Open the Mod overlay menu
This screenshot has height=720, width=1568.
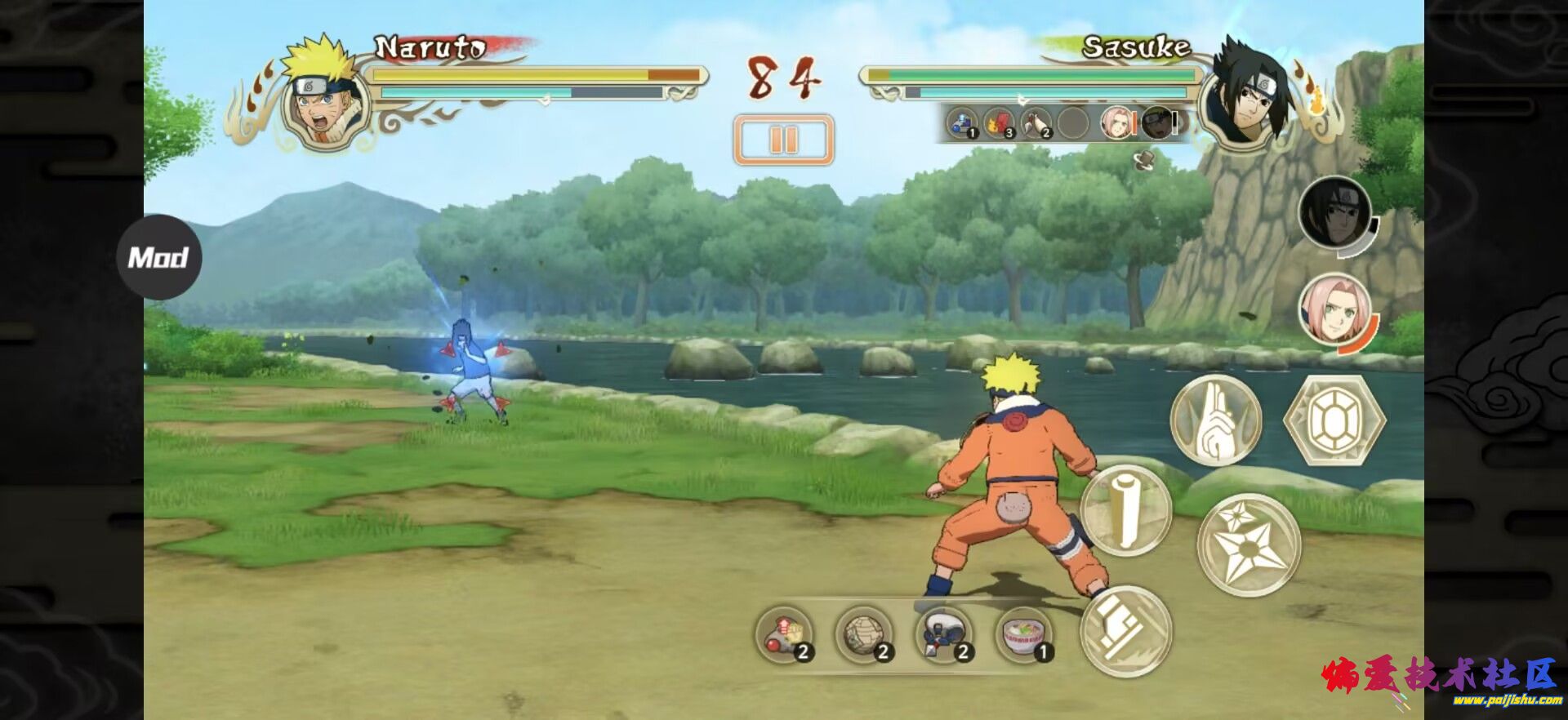pyautogui.click(x=158, y=257)
